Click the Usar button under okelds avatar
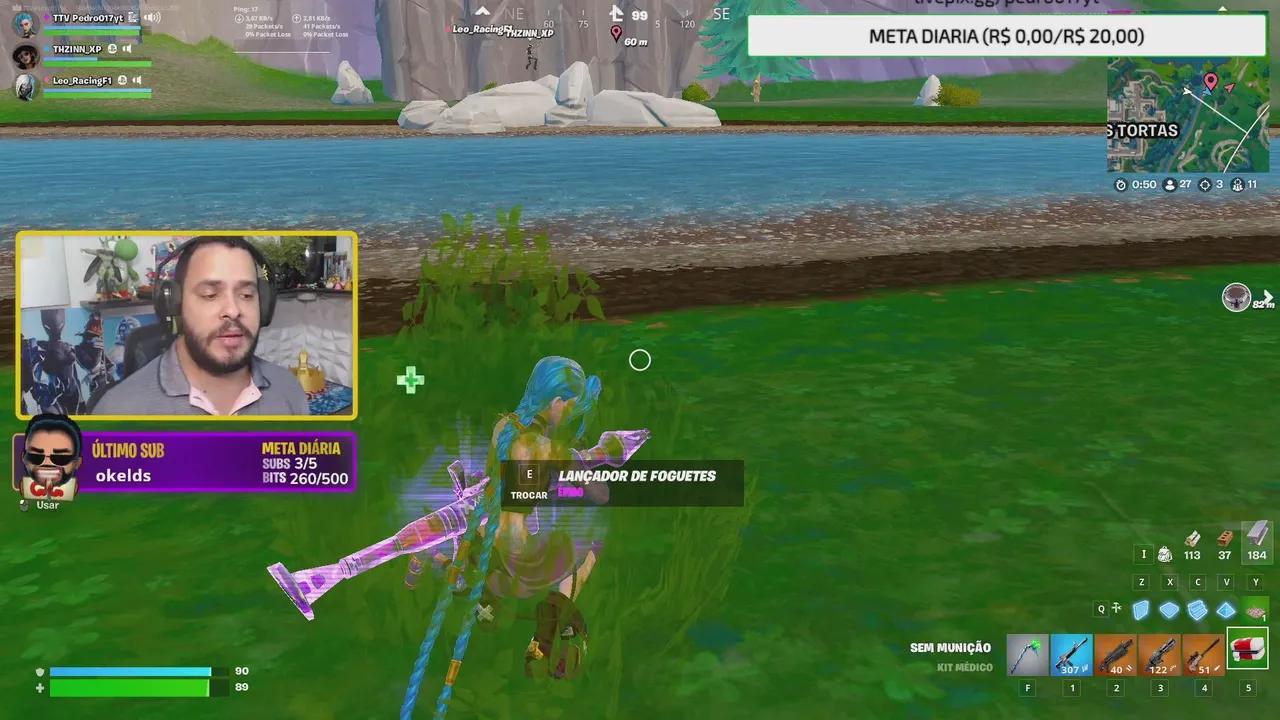Screen dimensions: 1280x720 (x=47, y=505)
